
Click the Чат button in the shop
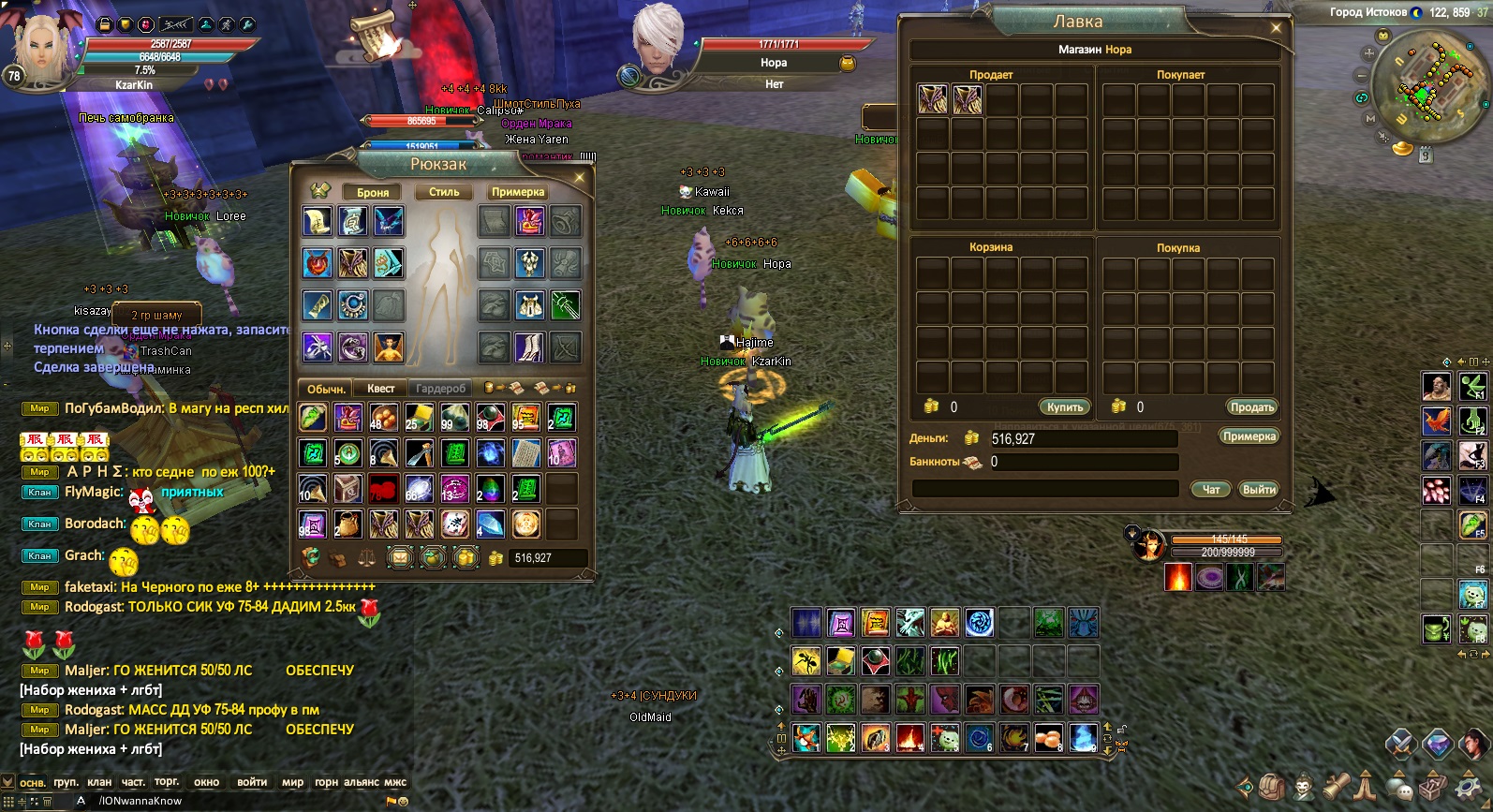[1211, 490]
